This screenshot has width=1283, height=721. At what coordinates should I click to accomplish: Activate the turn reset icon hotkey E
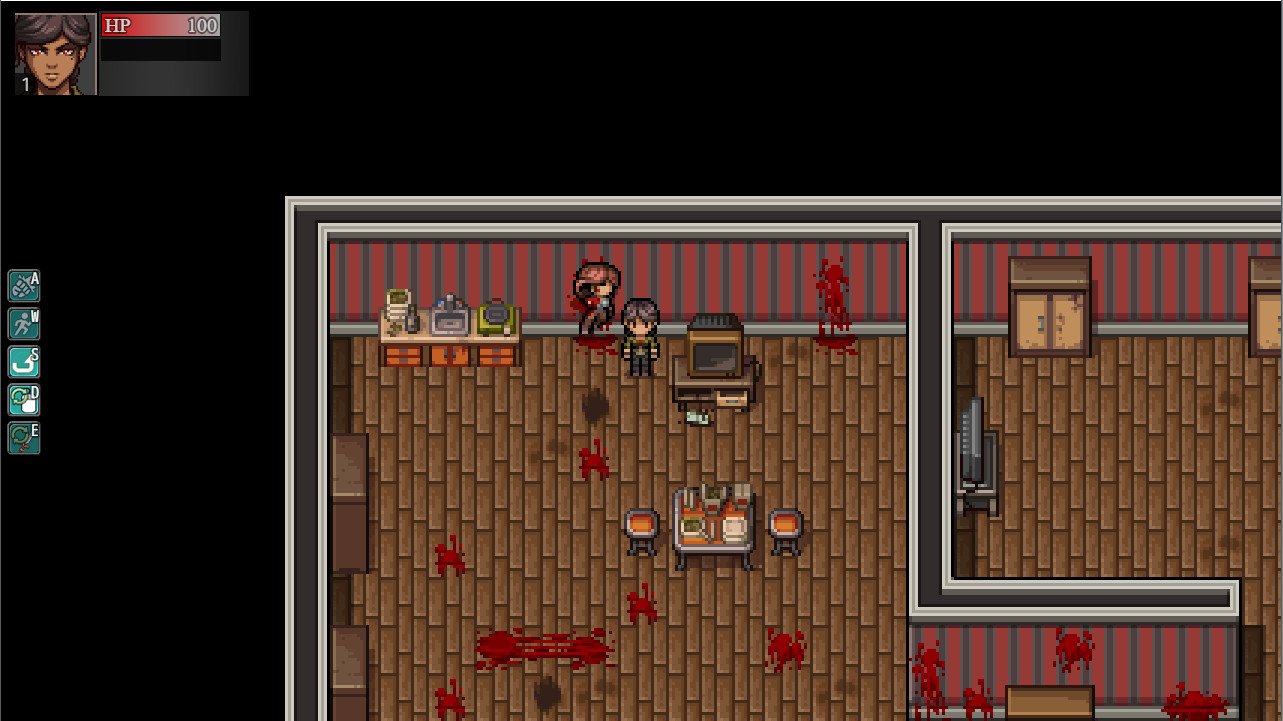click(x=24, y=439)
